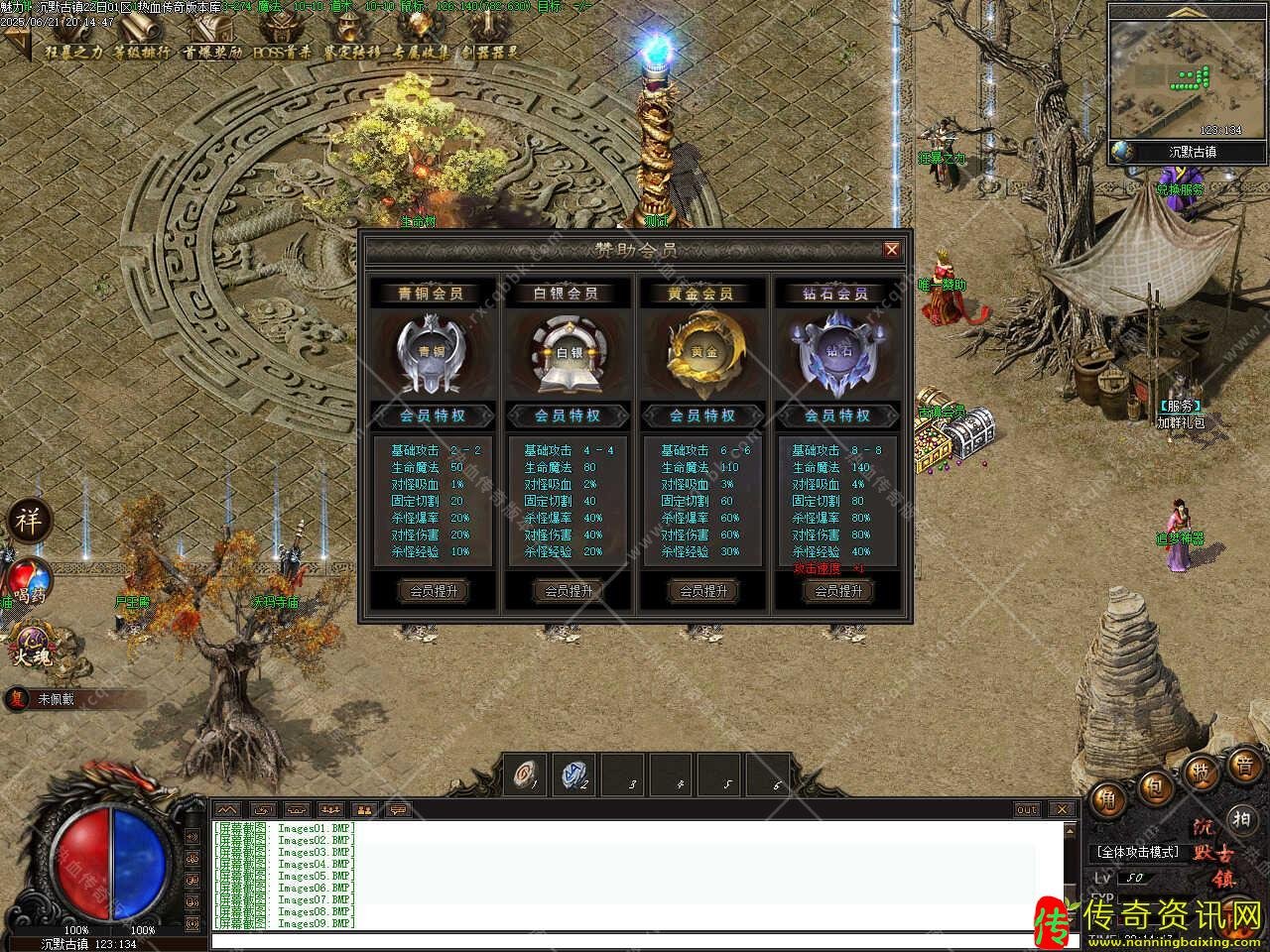Screen dimensions: 1270x952
Task: Click 会员提升 under 黄金会员
Action: coord(703,591)
